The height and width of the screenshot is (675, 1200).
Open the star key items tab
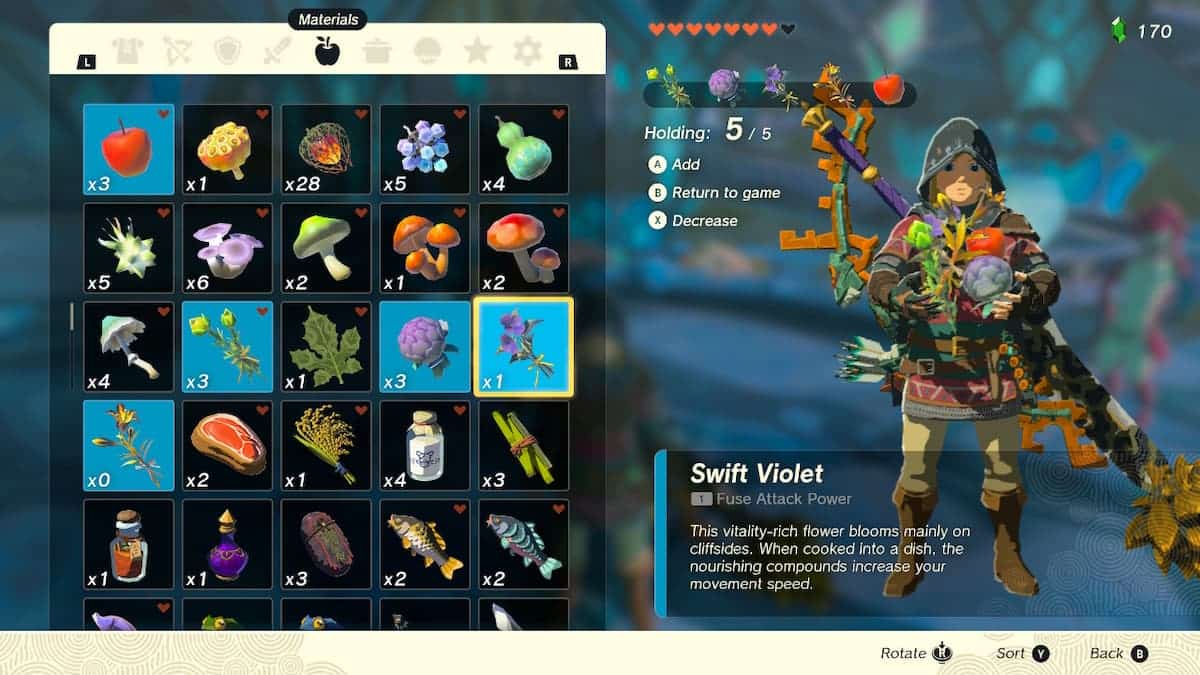pos(477,51)
